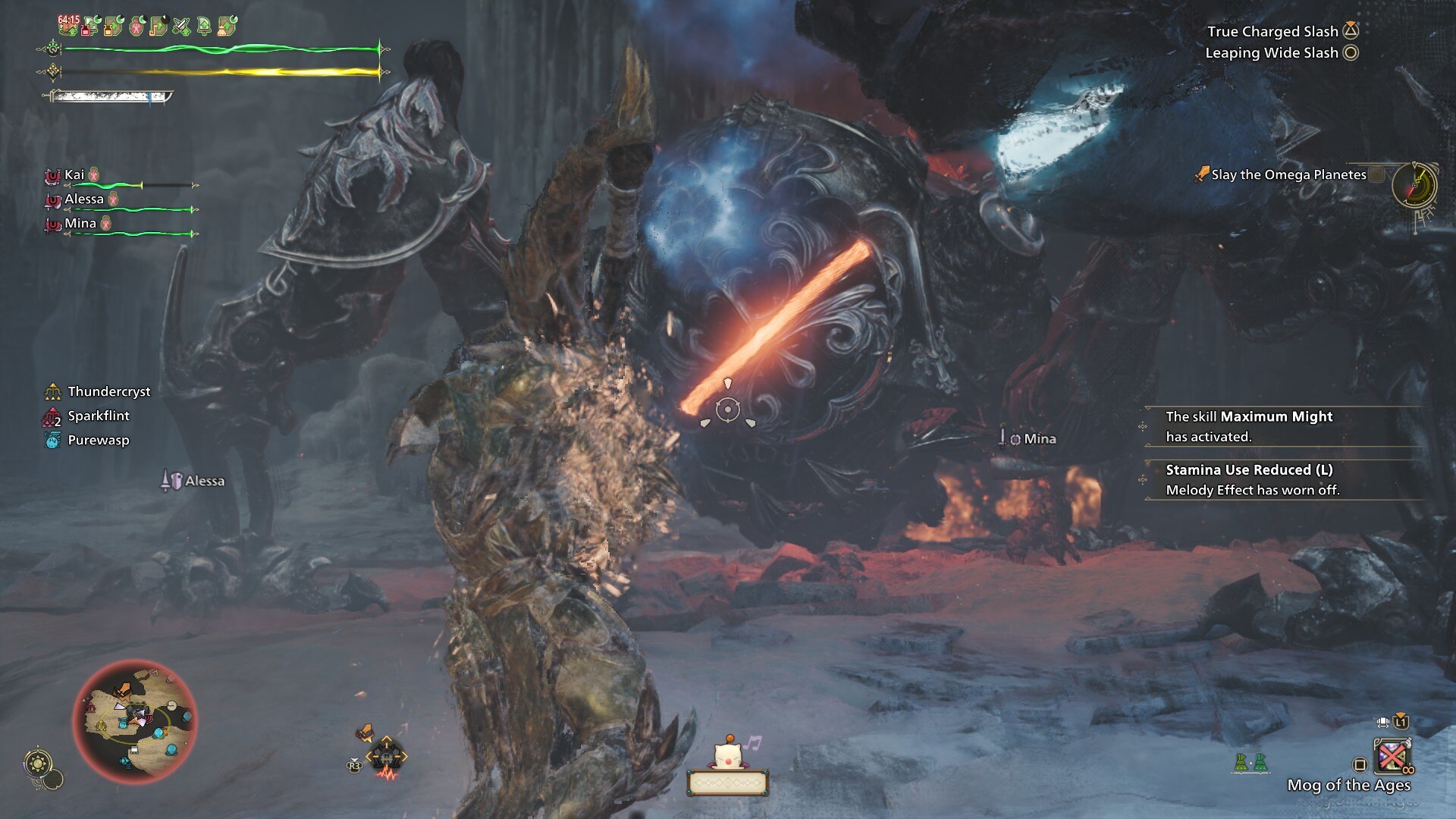Select the Thundercryst item entry

coord(108,391)
